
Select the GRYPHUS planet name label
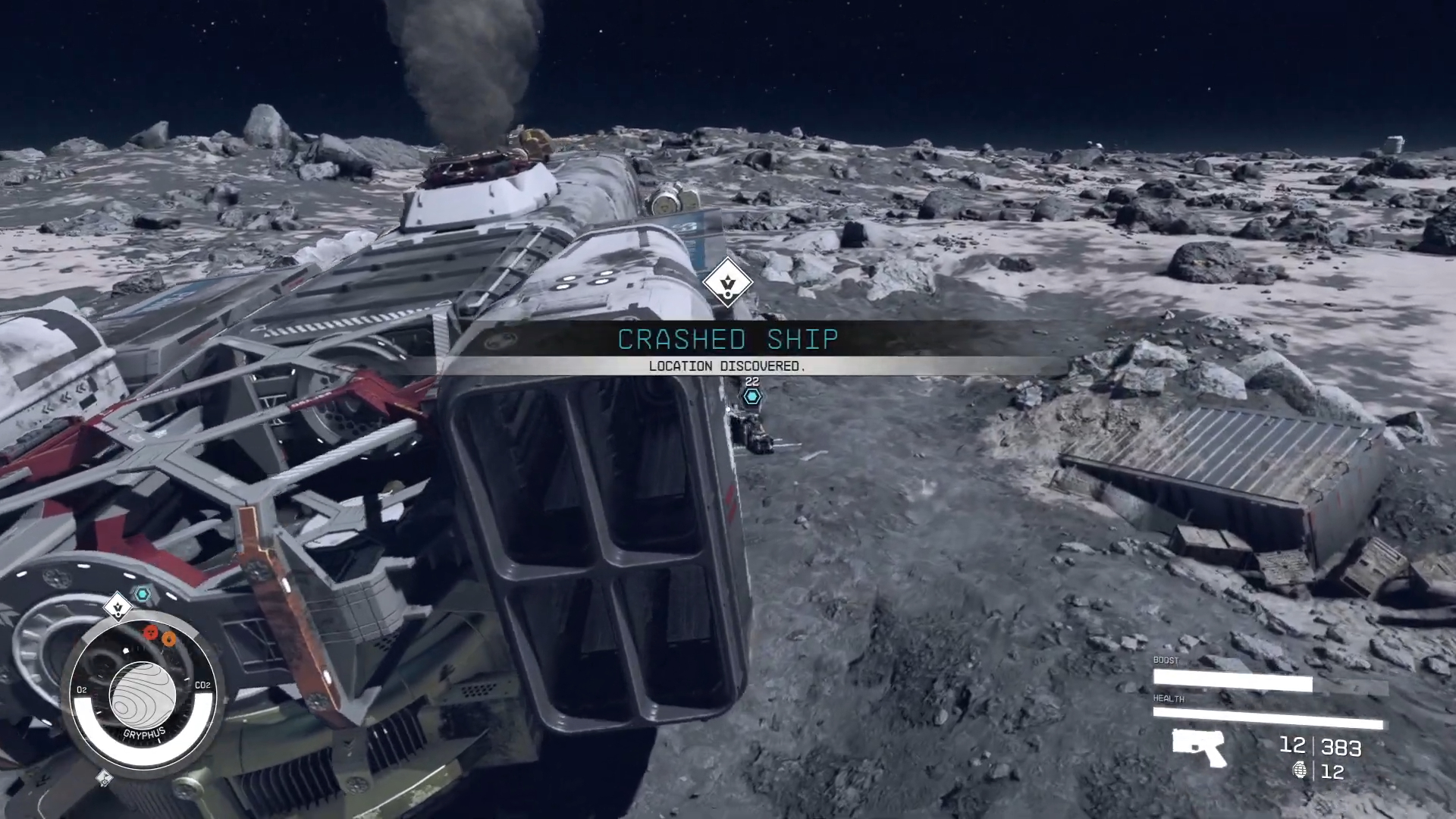pyautogui.click(x=144, y=733)
